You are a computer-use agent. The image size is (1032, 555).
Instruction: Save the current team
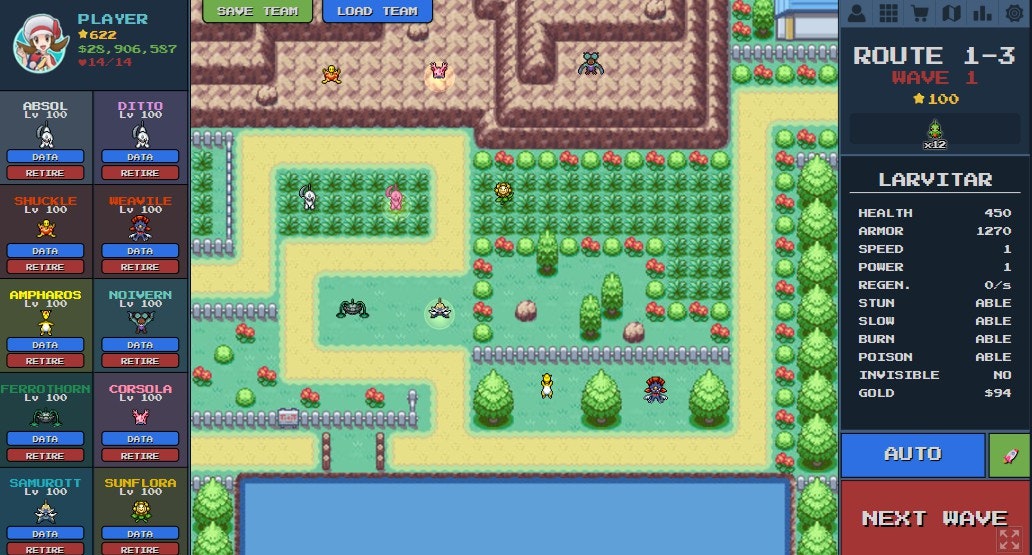tap(256, 11)
